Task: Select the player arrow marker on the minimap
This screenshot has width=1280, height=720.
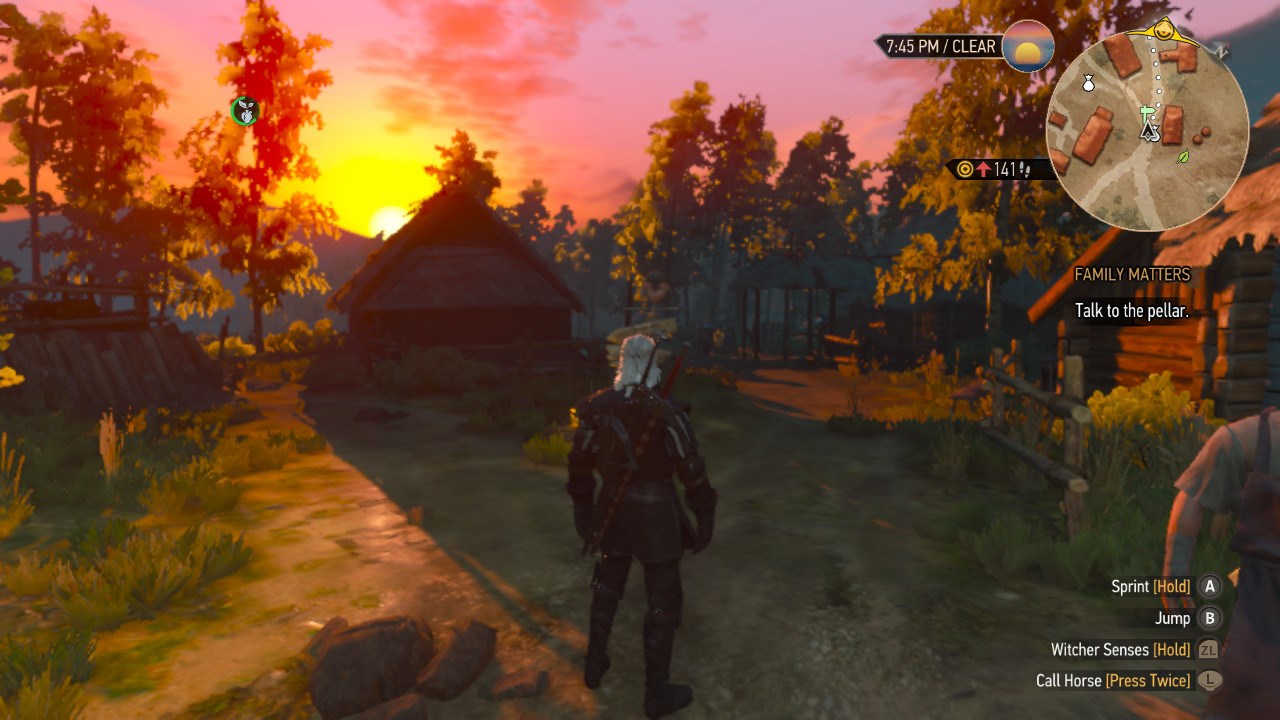Action: click(1149, 133)
